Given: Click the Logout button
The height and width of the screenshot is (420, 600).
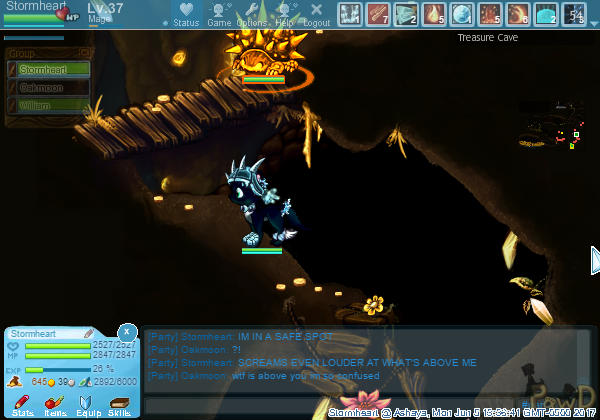Looking at the screenshot, I should click(316, 14).
